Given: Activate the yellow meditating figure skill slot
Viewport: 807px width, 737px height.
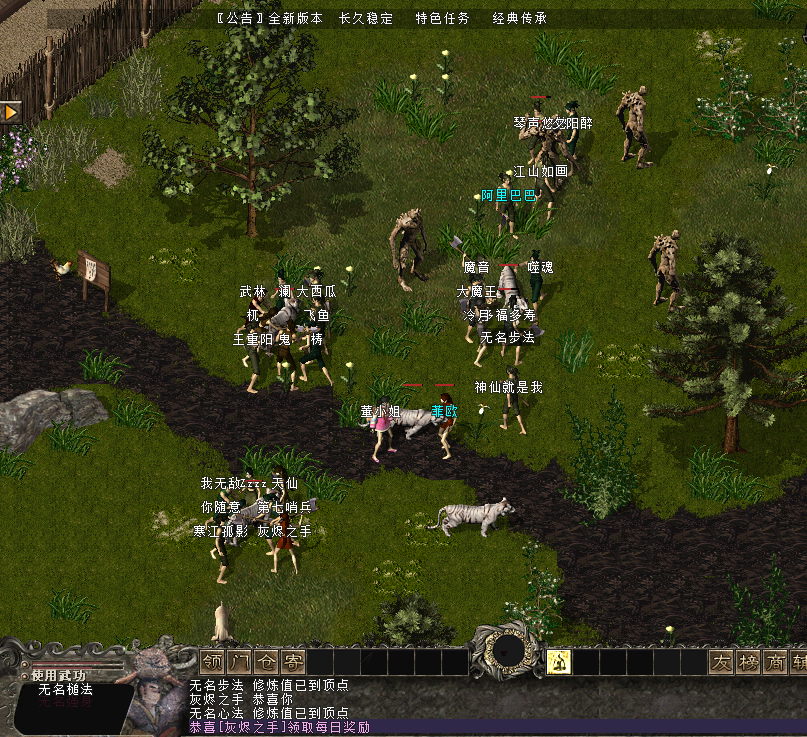Looking at the screenshot, I should coord(559,661).
